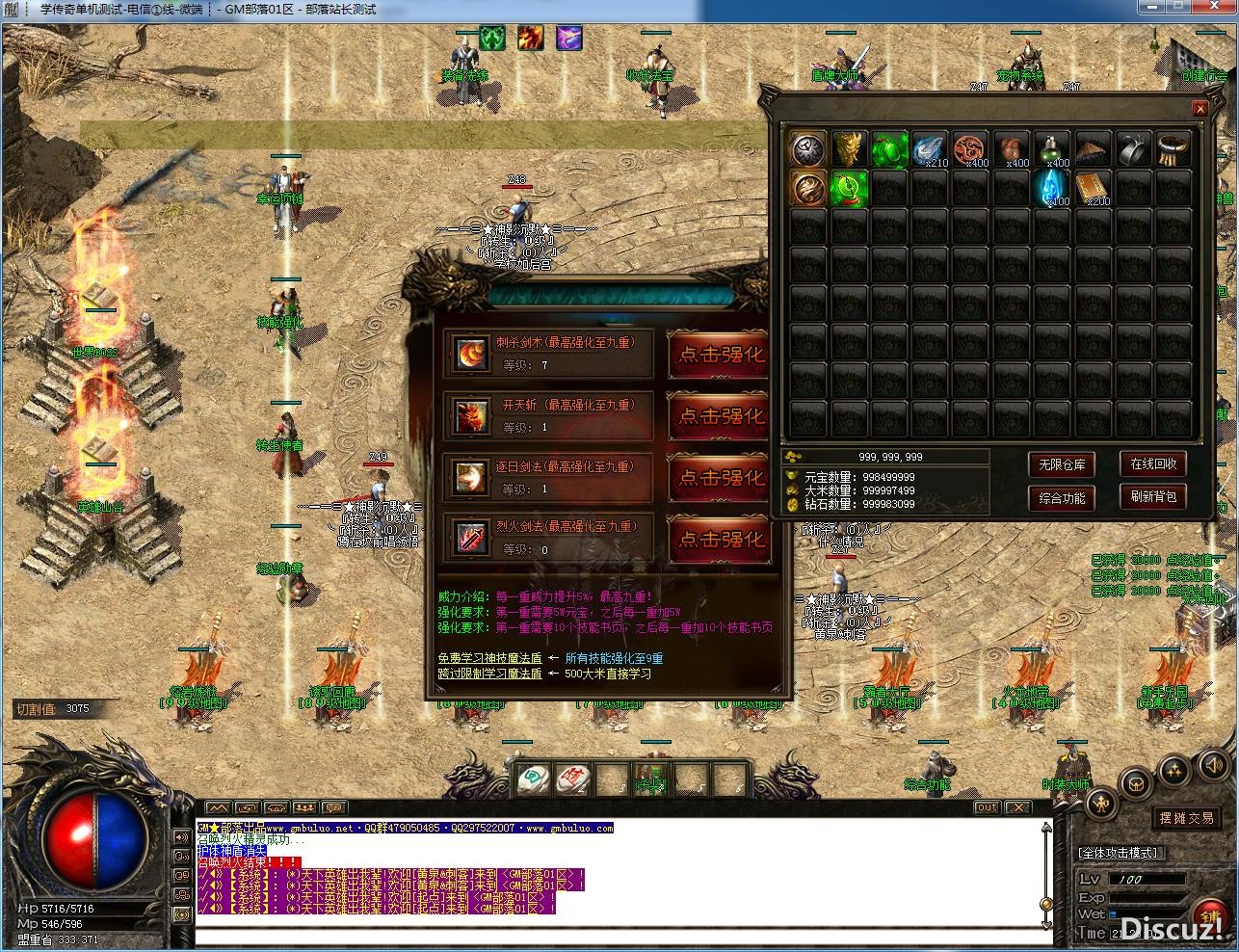1239x952 pixels.
Task: Use the 回 return stone in hotbar
Action: coord(531,779)
